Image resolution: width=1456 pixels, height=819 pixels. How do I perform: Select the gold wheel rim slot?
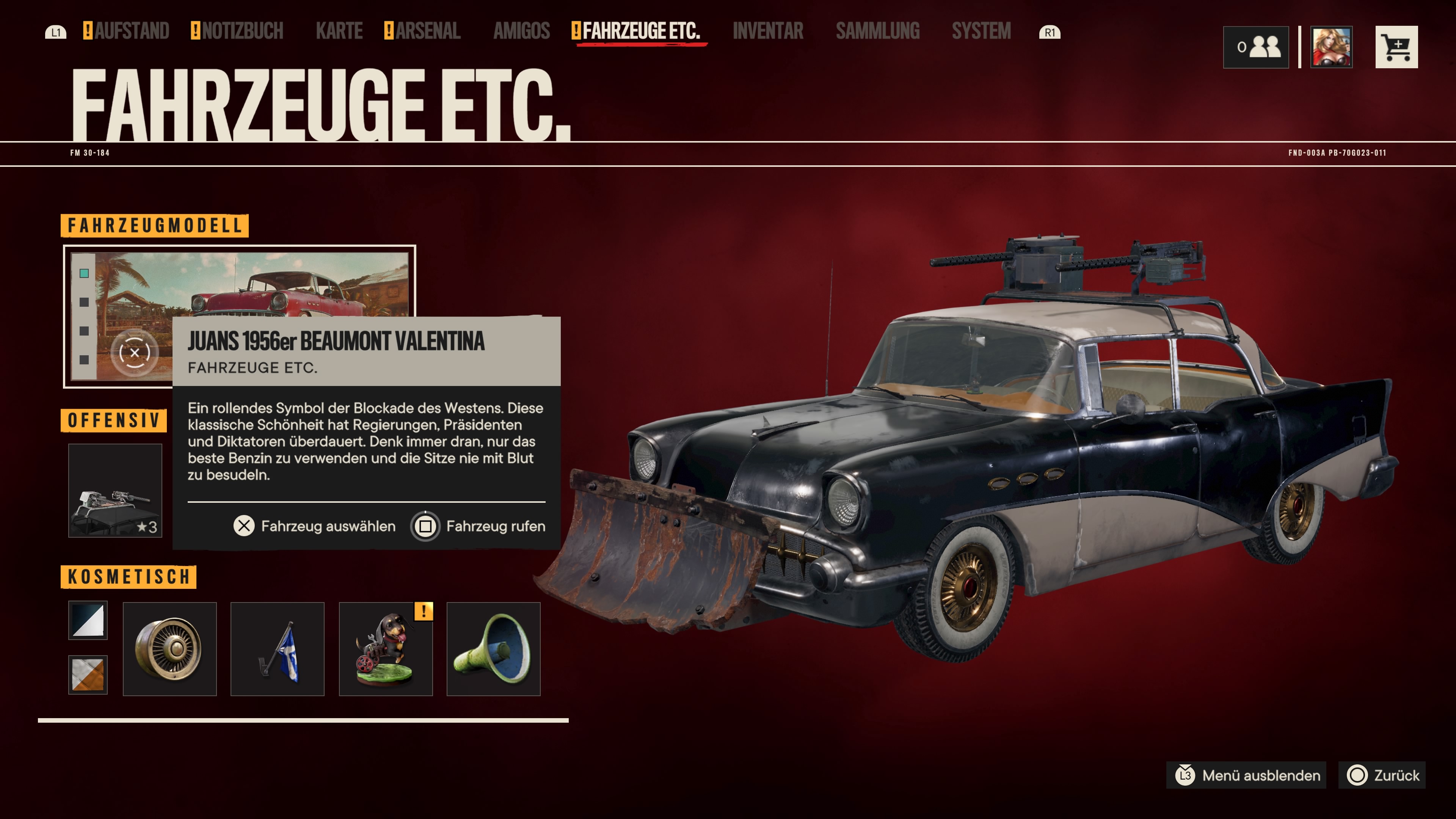[x=169, y=649]
